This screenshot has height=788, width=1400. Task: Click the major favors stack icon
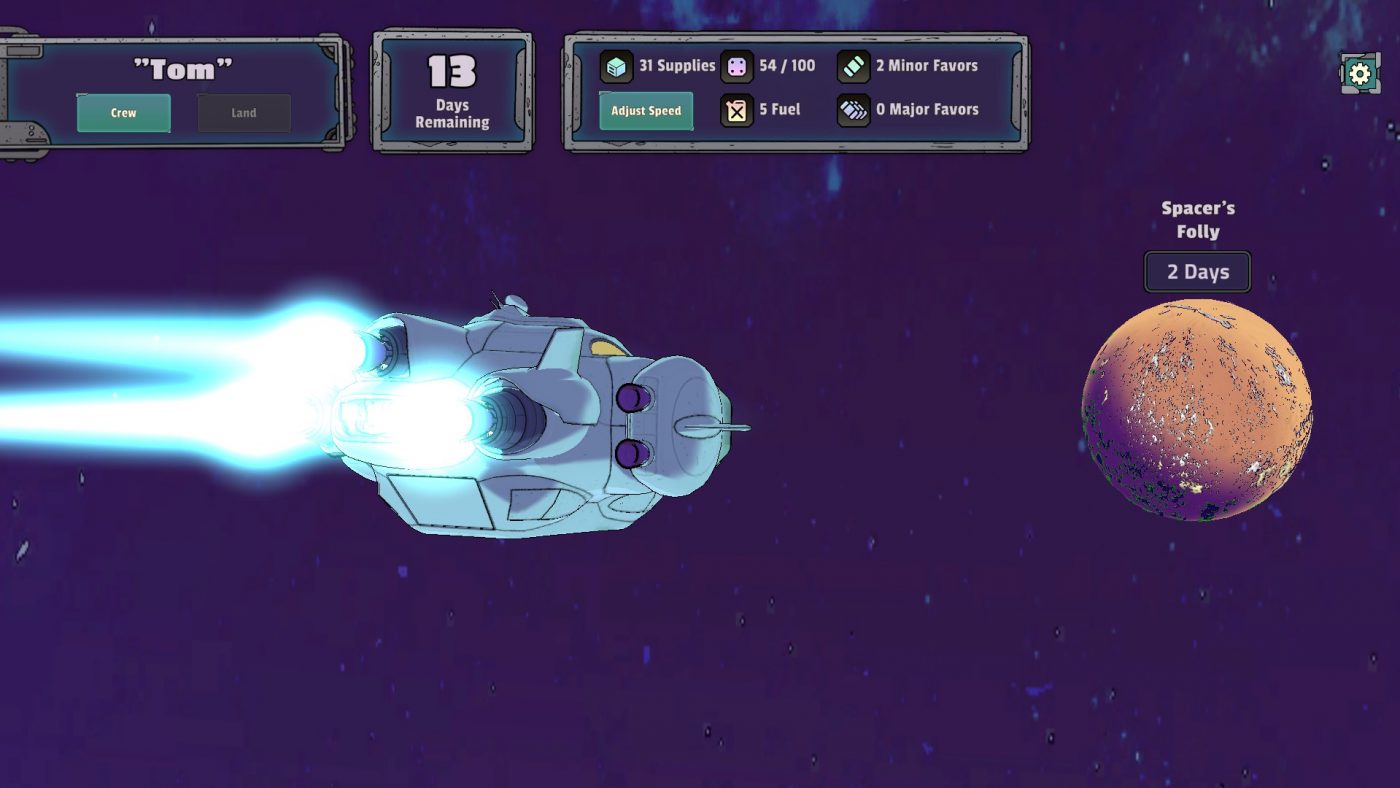coord(855,109)
